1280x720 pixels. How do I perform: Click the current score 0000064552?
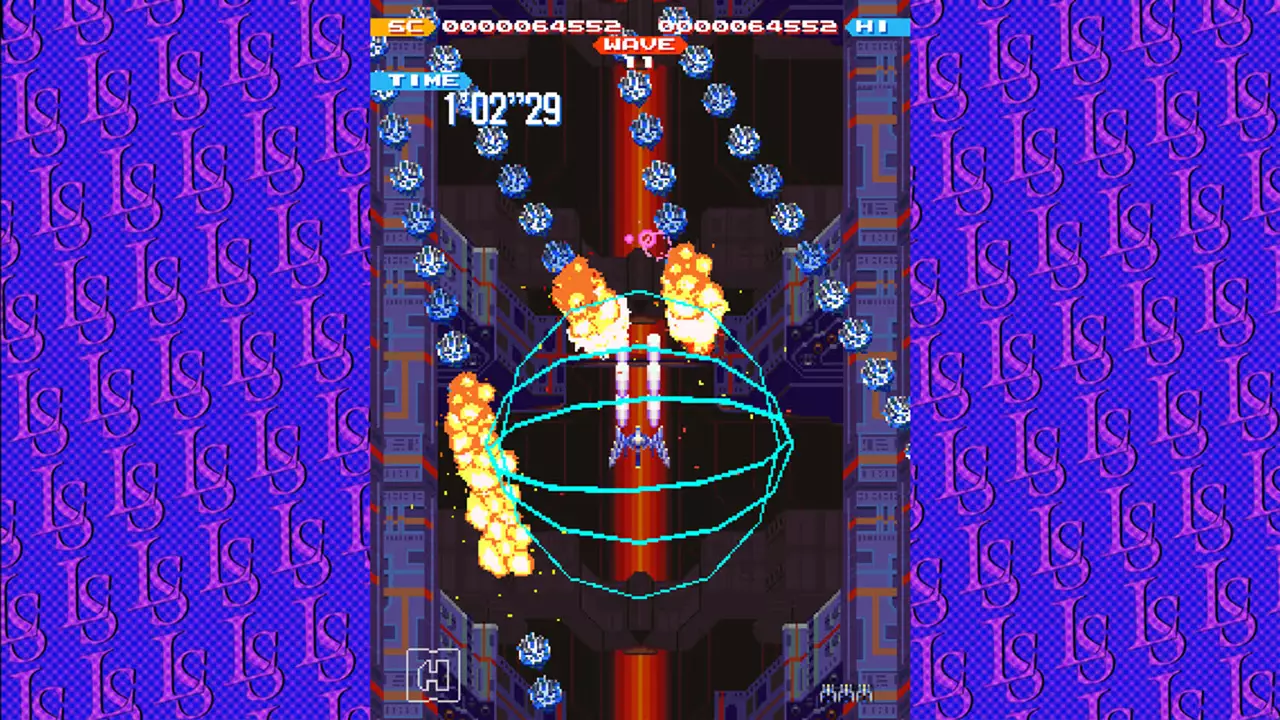tap(525, 27)
